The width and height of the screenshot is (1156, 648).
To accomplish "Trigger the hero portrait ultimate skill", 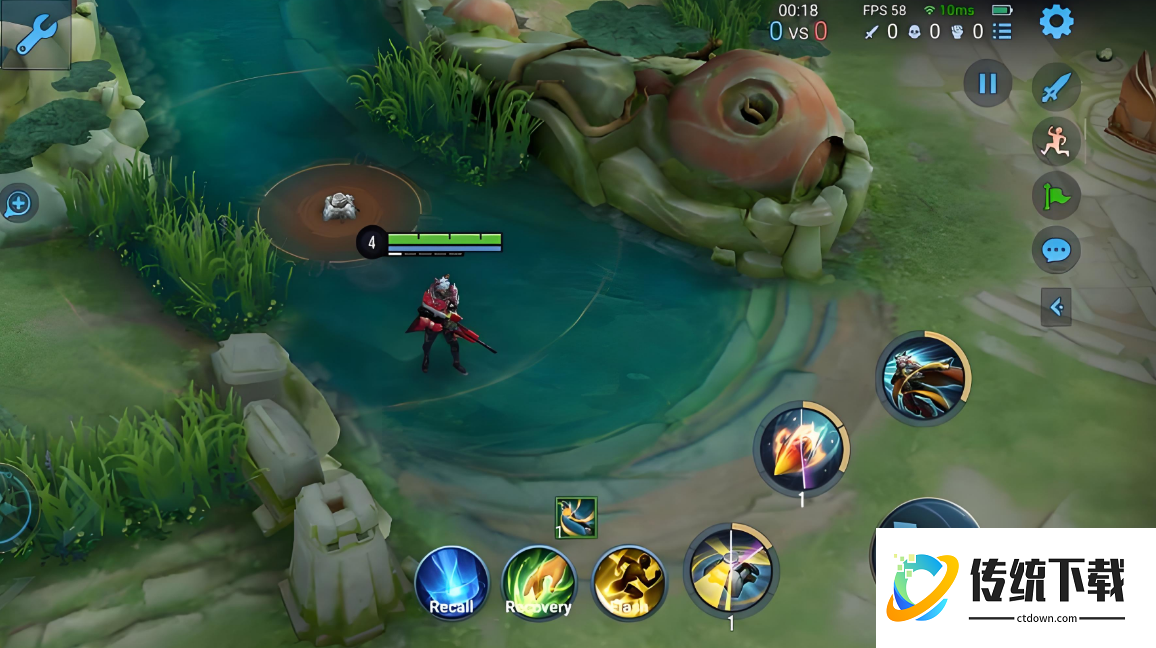I will [922, 378].
